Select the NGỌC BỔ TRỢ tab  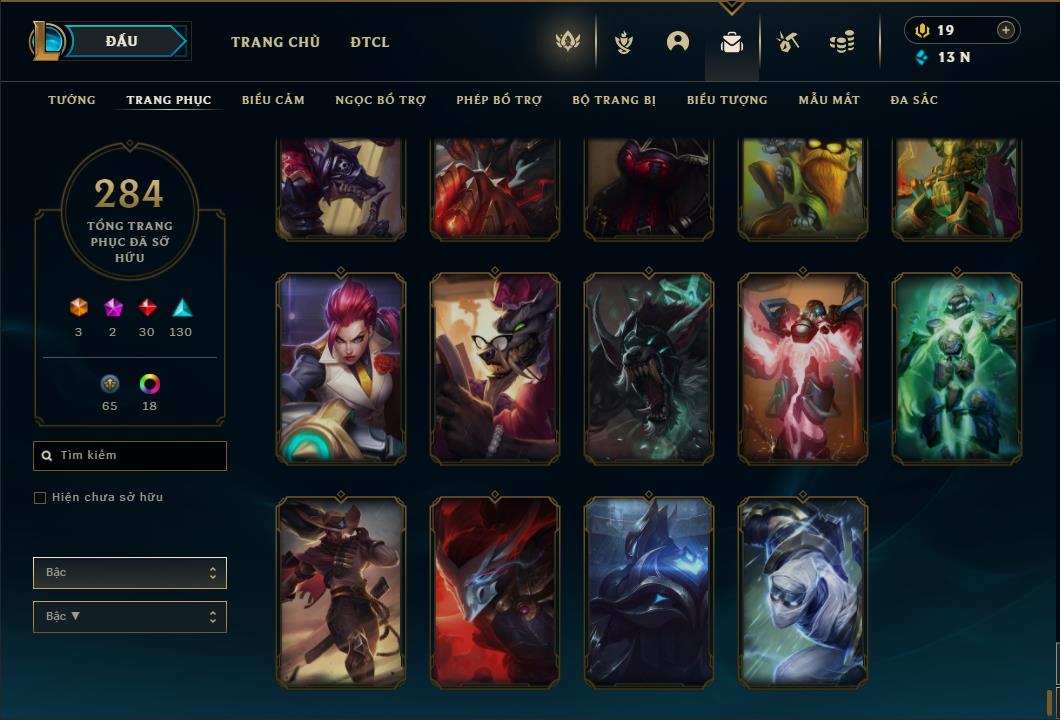pyautogui.click(x=380, y=100)
